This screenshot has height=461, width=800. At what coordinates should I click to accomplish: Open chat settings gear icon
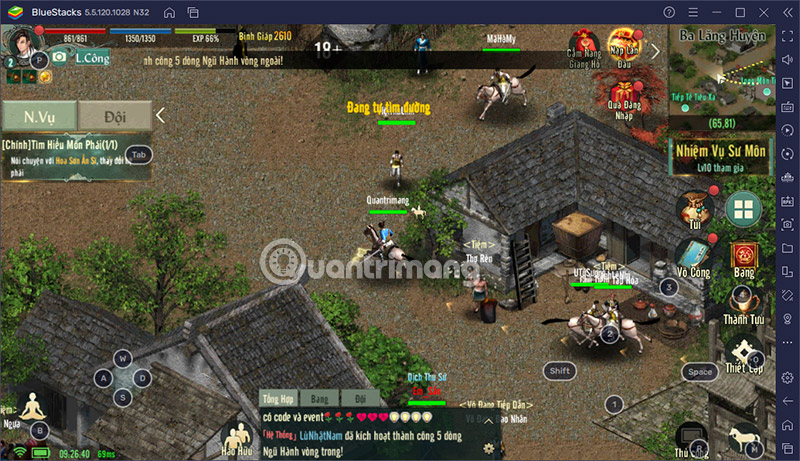coord(488,448)
